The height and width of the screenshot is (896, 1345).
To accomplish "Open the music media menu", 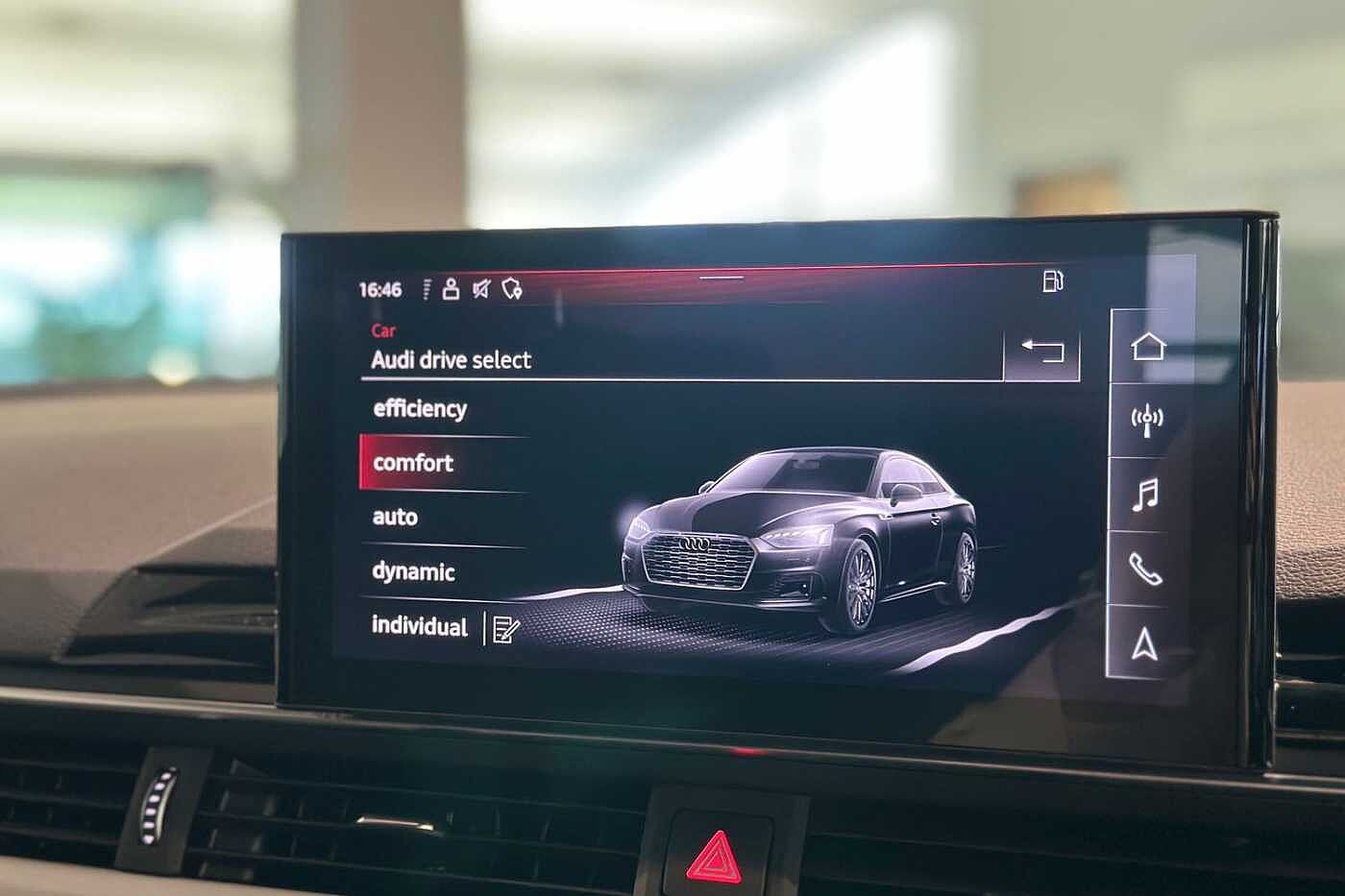I will pyautogui.click(x=1145, y=495).
